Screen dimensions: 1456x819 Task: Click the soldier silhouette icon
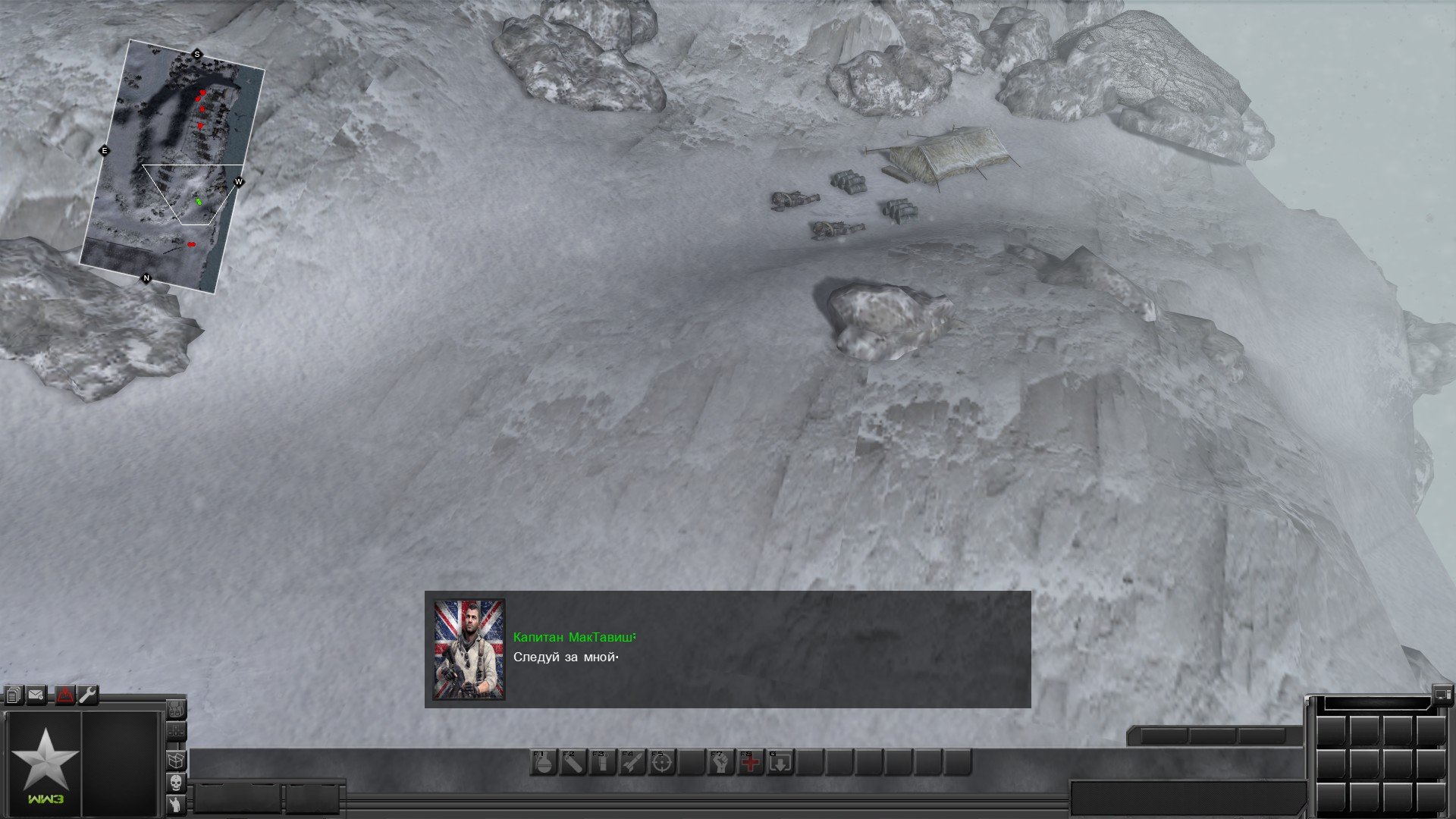tap(176, 804)
